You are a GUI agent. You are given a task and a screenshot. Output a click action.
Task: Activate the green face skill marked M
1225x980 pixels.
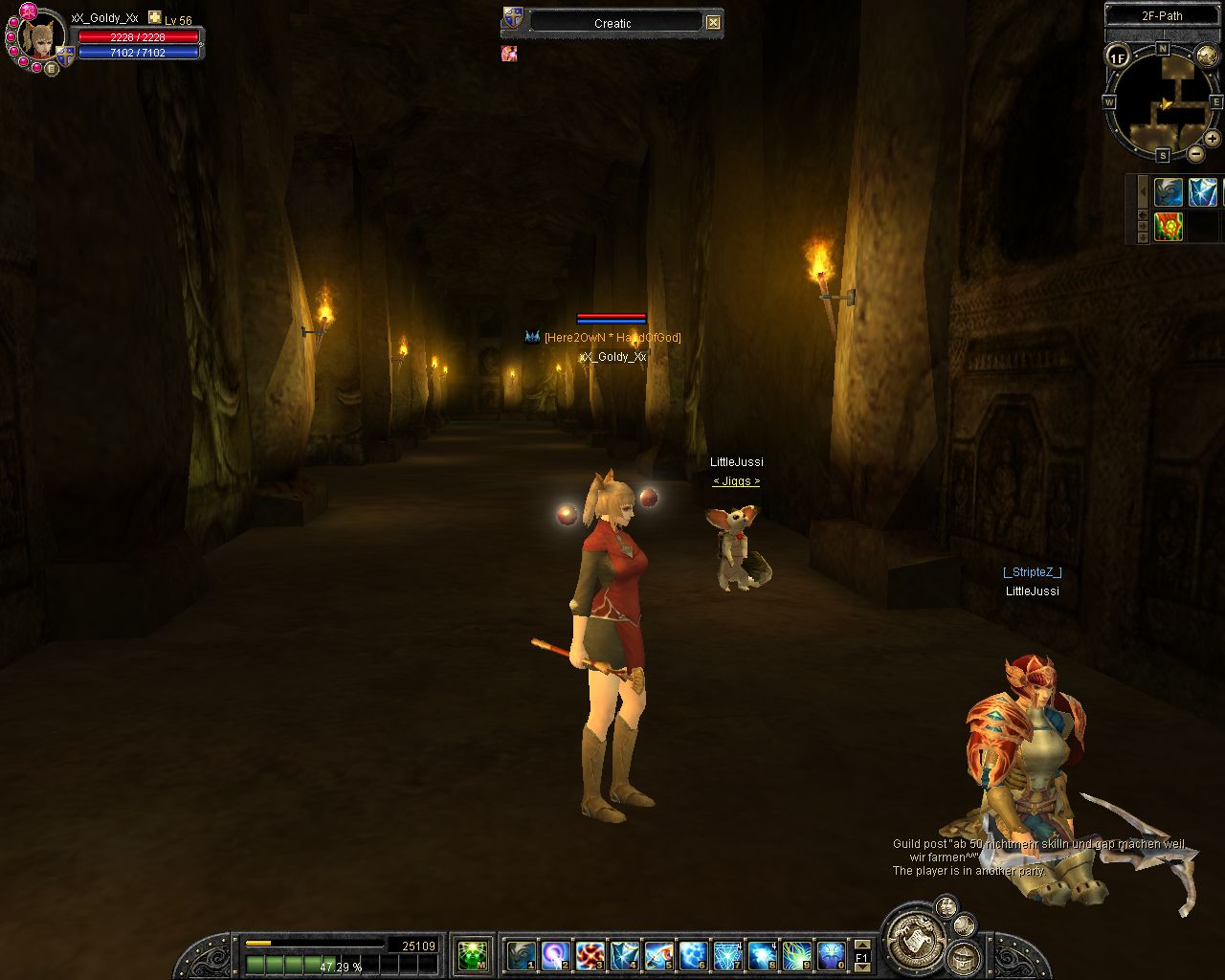pos(472,954)
